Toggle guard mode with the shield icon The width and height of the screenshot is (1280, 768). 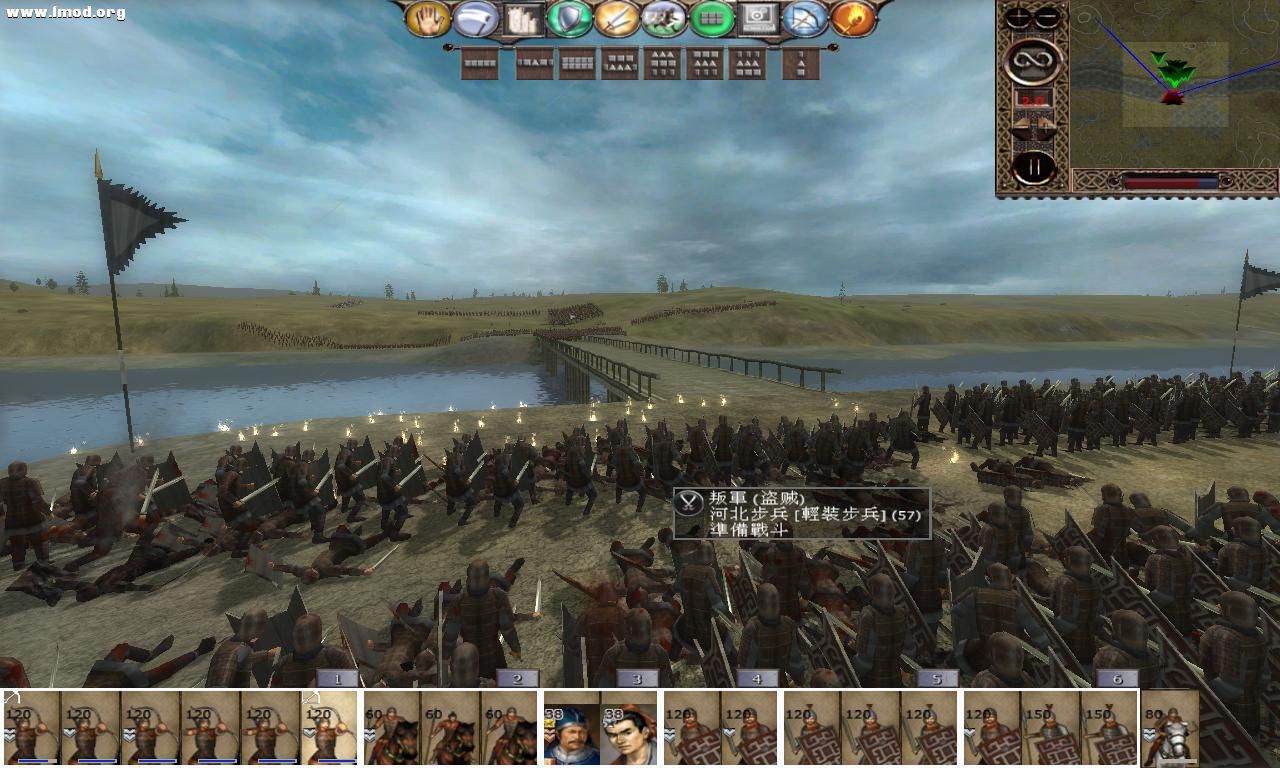[568, 20]
